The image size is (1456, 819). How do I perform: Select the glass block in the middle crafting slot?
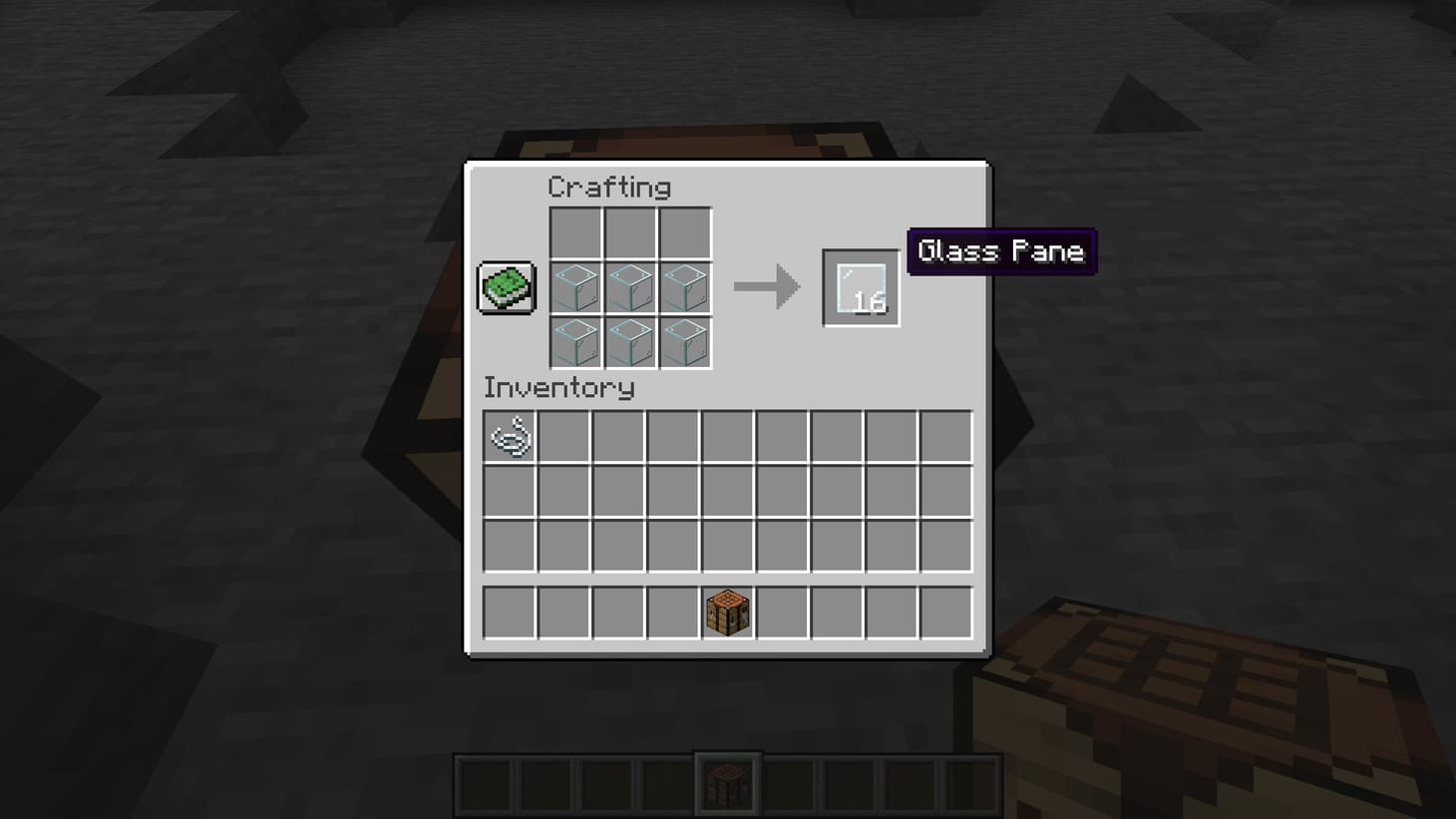point(631,287)
